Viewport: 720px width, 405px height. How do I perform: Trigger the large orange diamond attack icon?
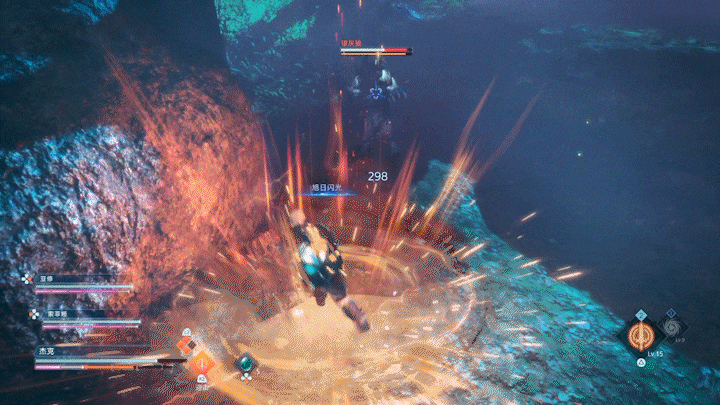pos(203,364)
